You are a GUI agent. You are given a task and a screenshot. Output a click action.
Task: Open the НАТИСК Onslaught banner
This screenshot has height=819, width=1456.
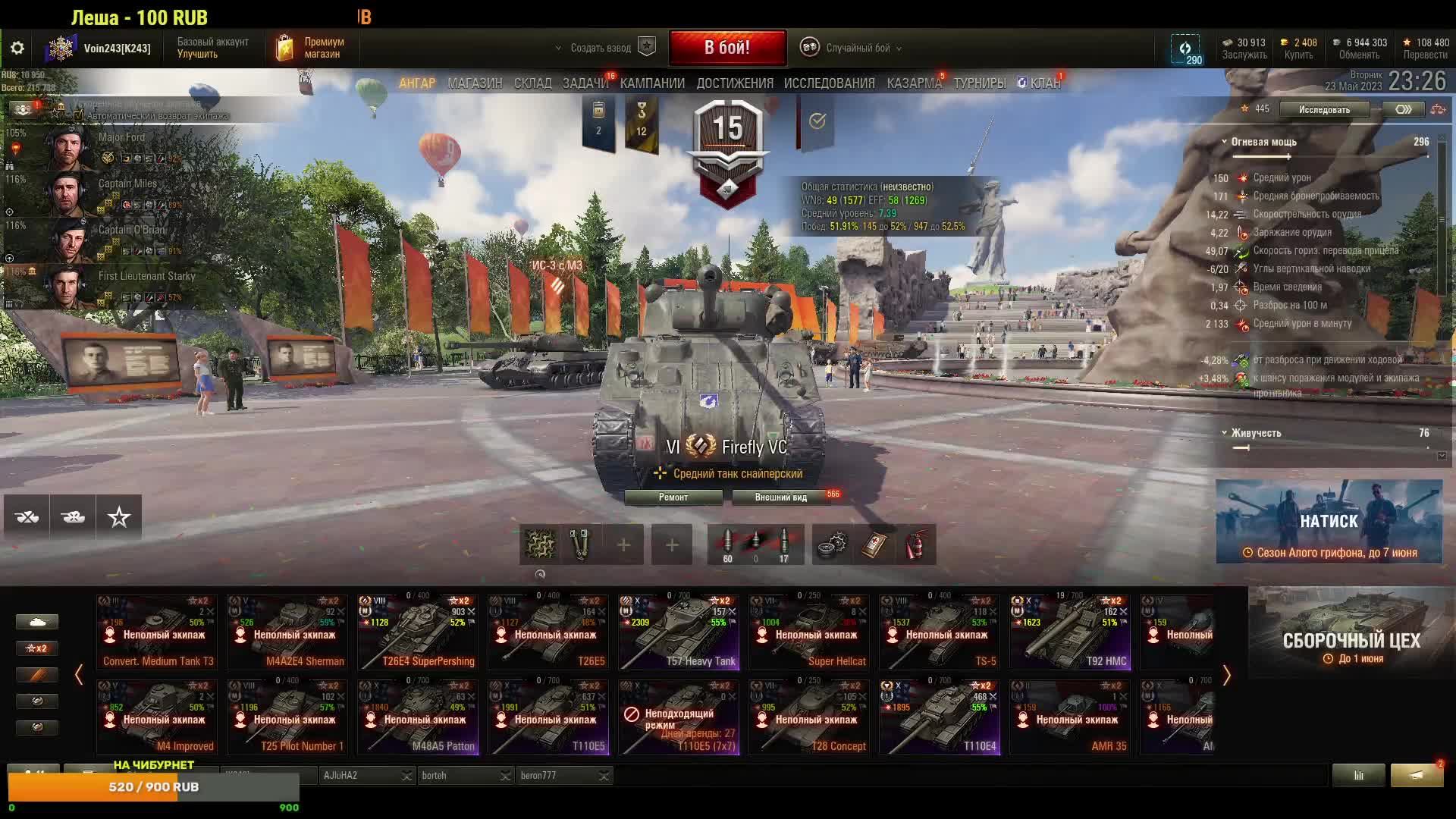pyautogui.click(x=1329, y=522)
